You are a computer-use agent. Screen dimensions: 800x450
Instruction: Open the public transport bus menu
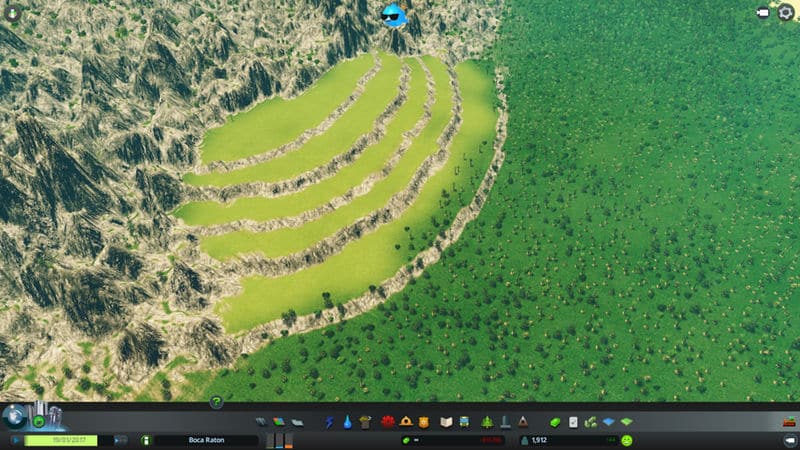point(465,422)
